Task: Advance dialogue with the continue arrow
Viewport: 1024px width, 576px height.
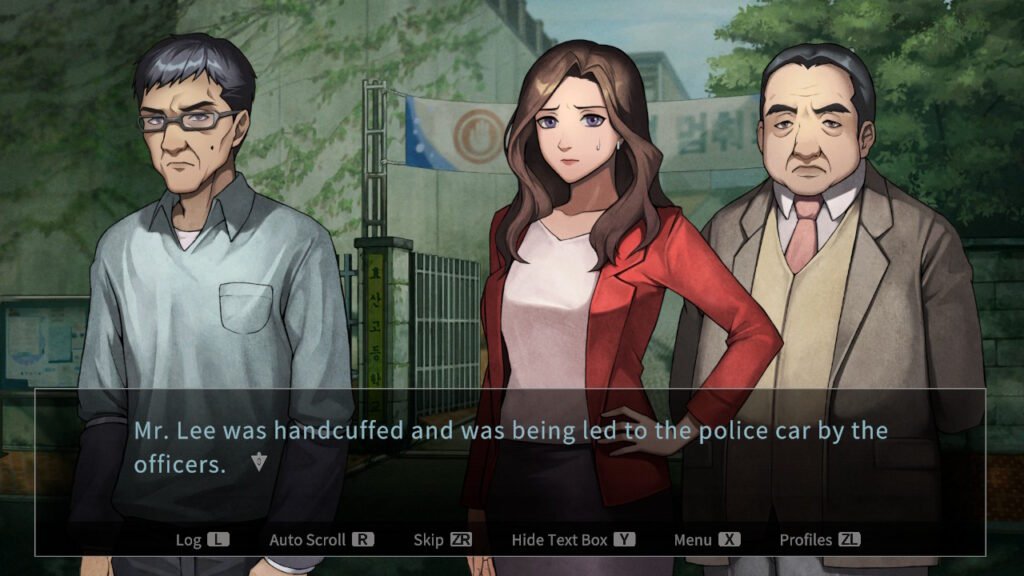Action: 260,462
